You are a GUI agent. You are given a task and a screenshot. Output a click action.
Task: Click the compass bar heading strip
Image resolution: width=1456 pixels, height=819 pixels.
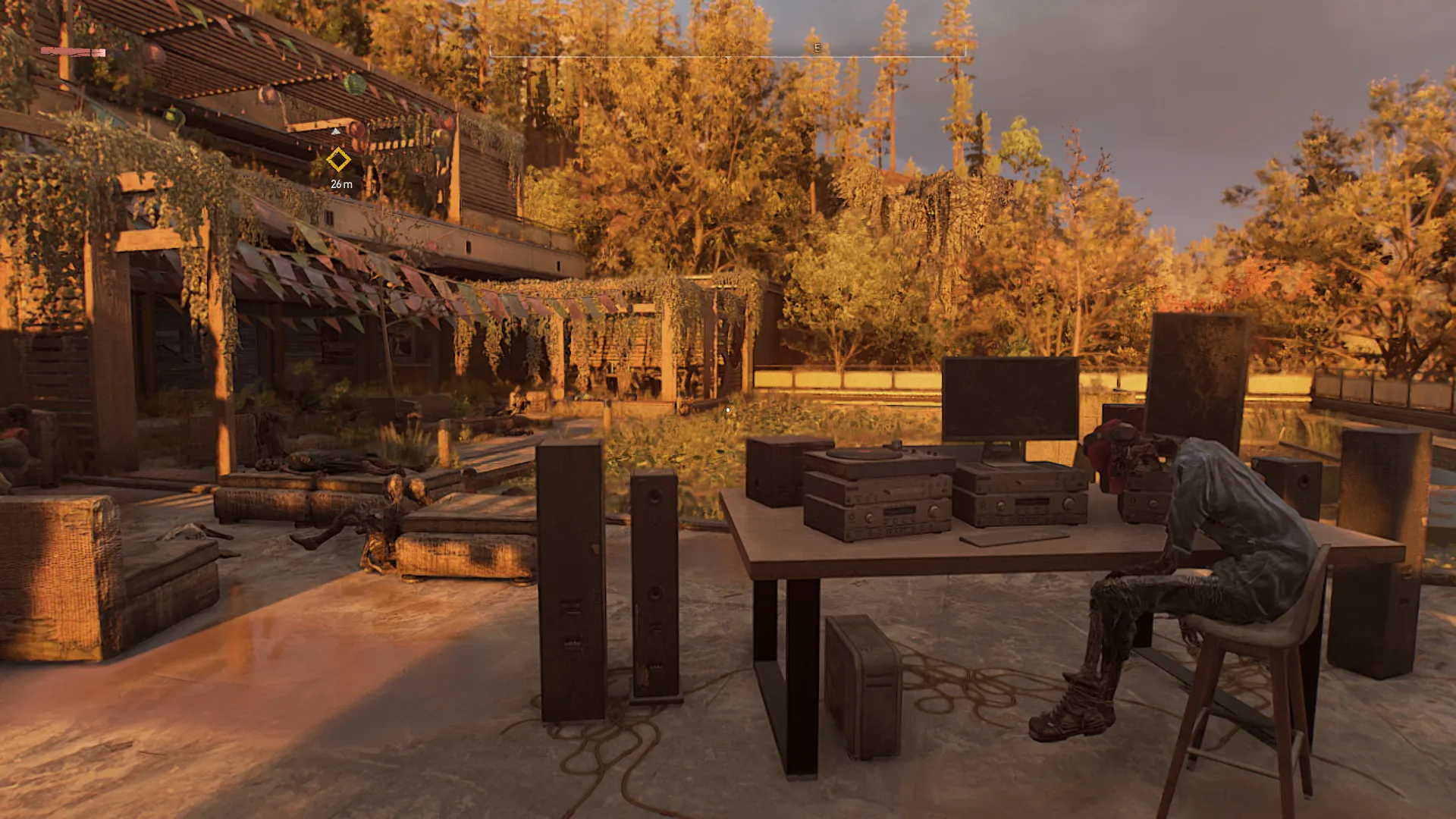(x=728, y=52)
